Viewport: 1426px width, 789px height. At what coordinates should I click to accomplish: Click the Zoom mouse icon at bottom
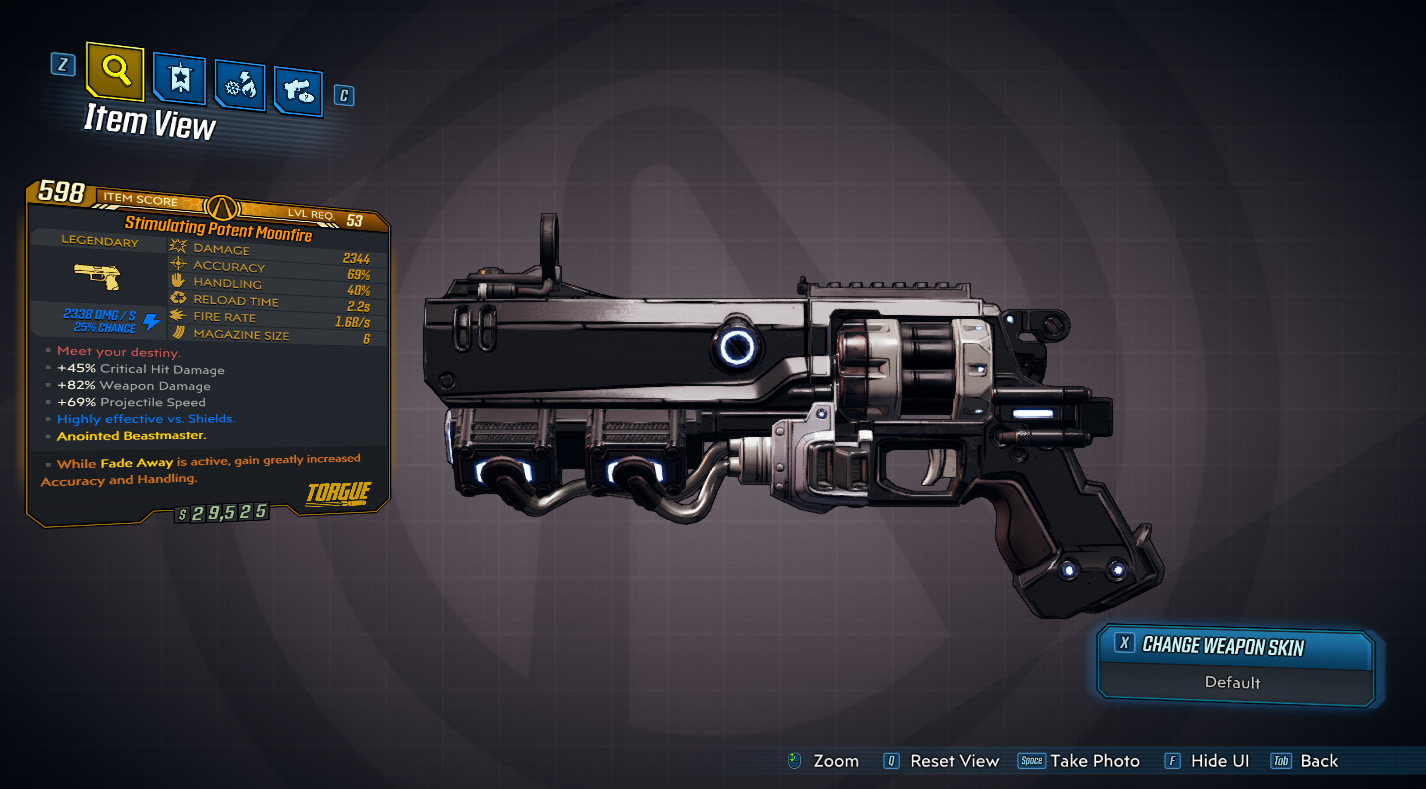[792, 761]
